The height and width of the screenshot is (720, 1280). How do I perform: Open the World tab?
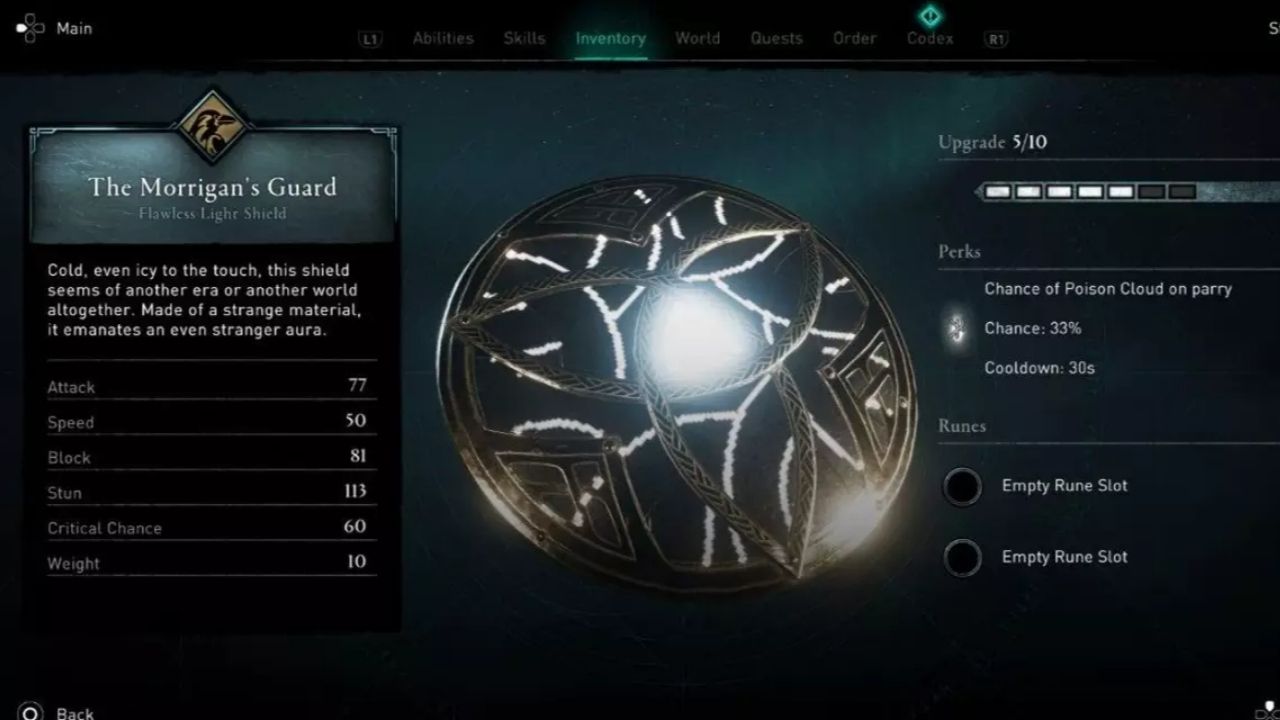[697, 38]
